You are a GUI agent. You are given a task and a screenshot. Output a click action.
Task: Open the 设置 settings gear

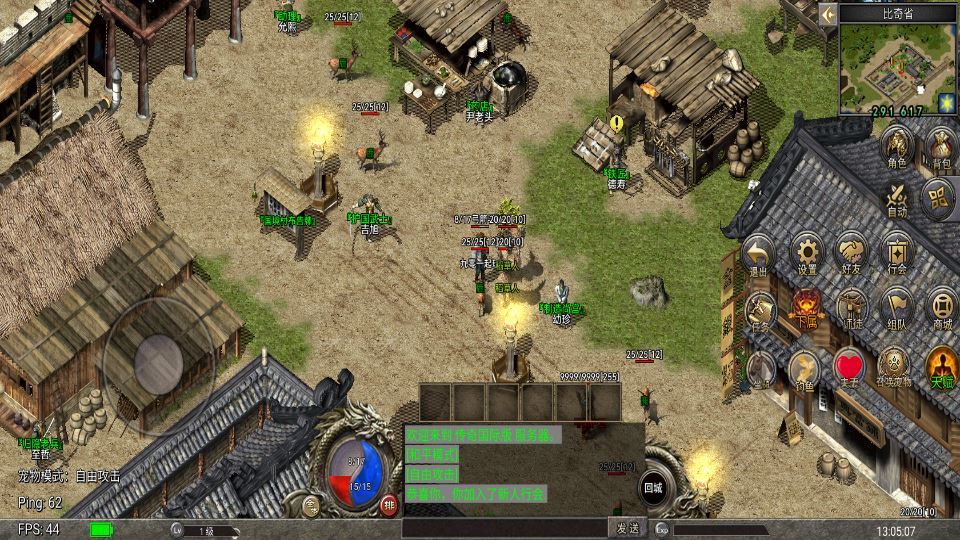807,254
